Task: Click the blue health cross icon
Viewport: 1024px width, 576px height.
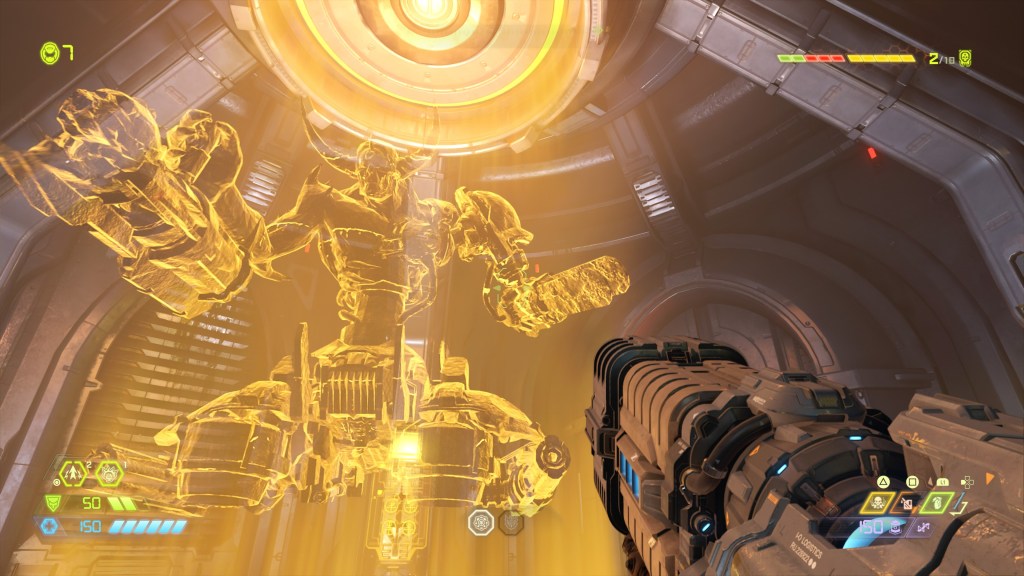Action: pos(48,526)
